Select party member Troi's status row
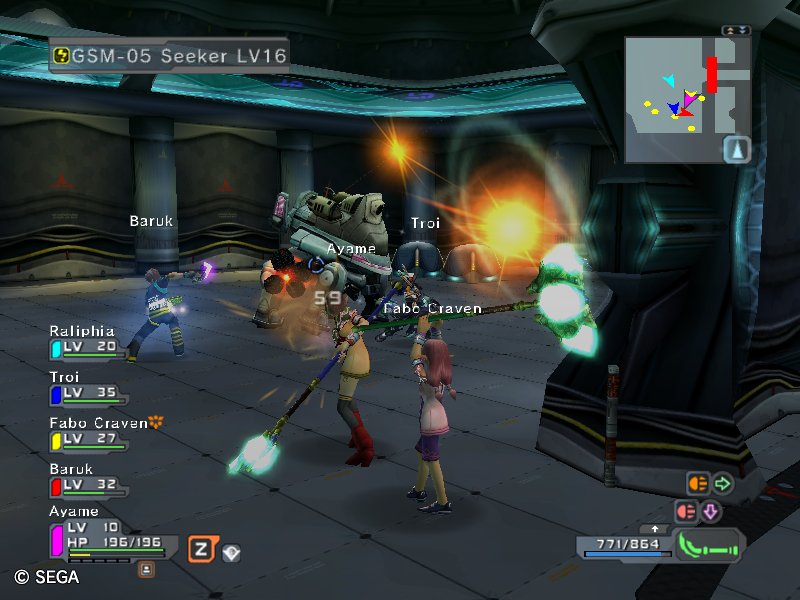Screen dimensions: 800x600 [88, 387]
